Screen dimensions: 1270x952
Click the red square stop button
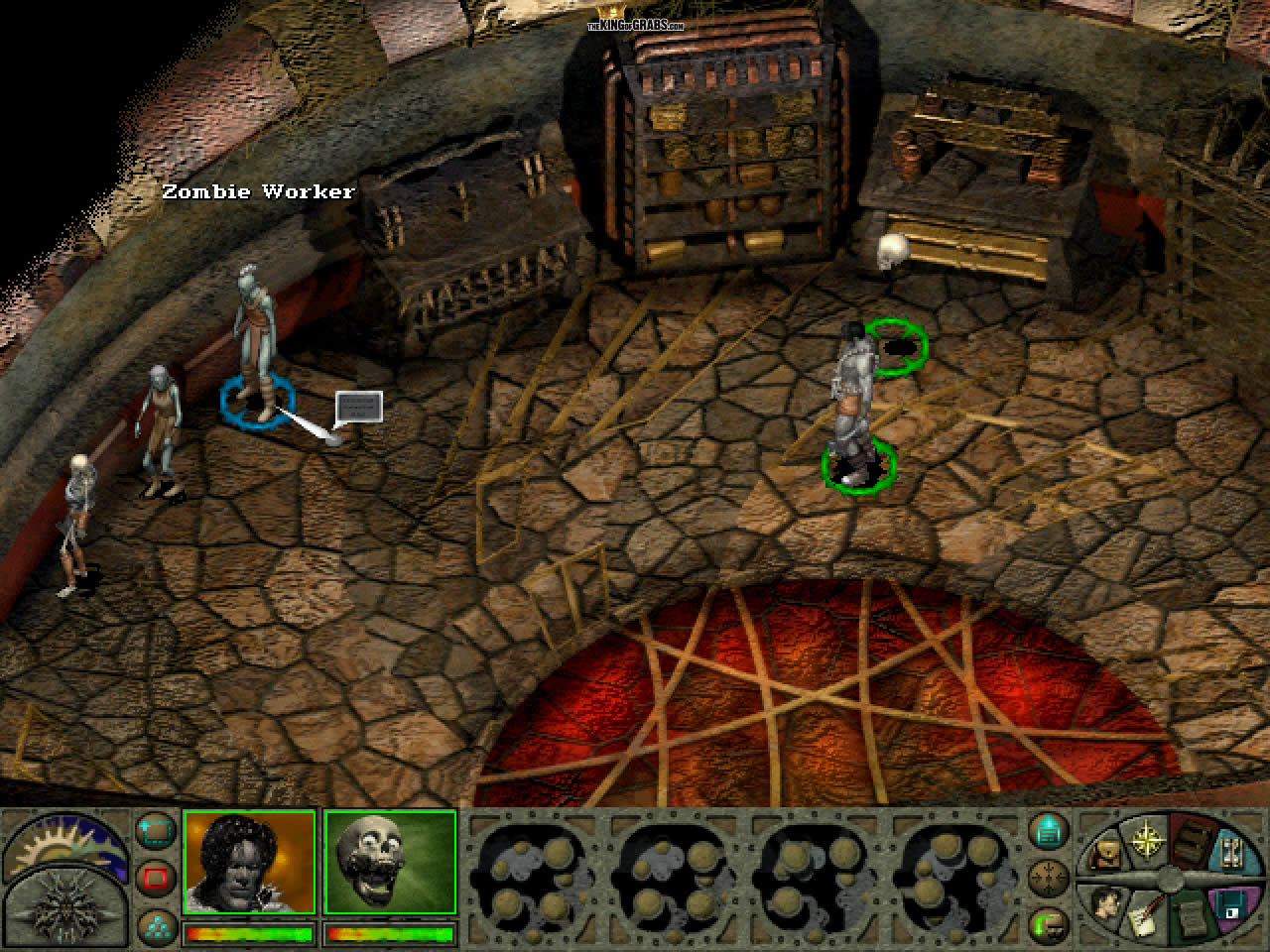[155, 878]
